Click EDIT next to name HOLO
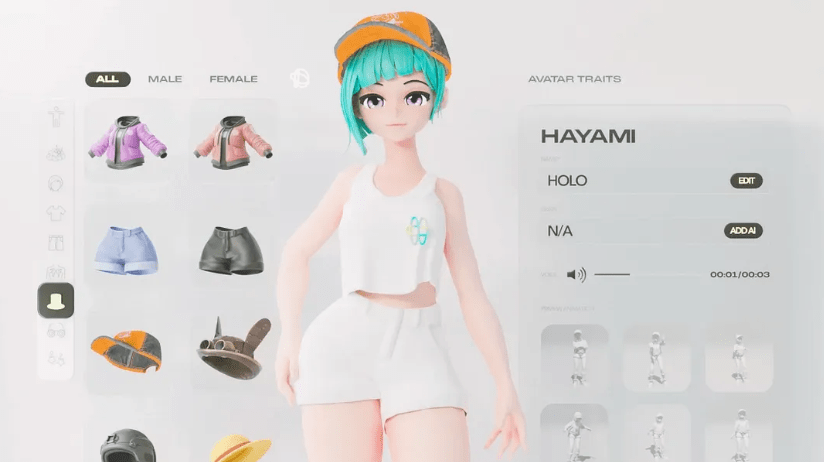 click(746, 181)
